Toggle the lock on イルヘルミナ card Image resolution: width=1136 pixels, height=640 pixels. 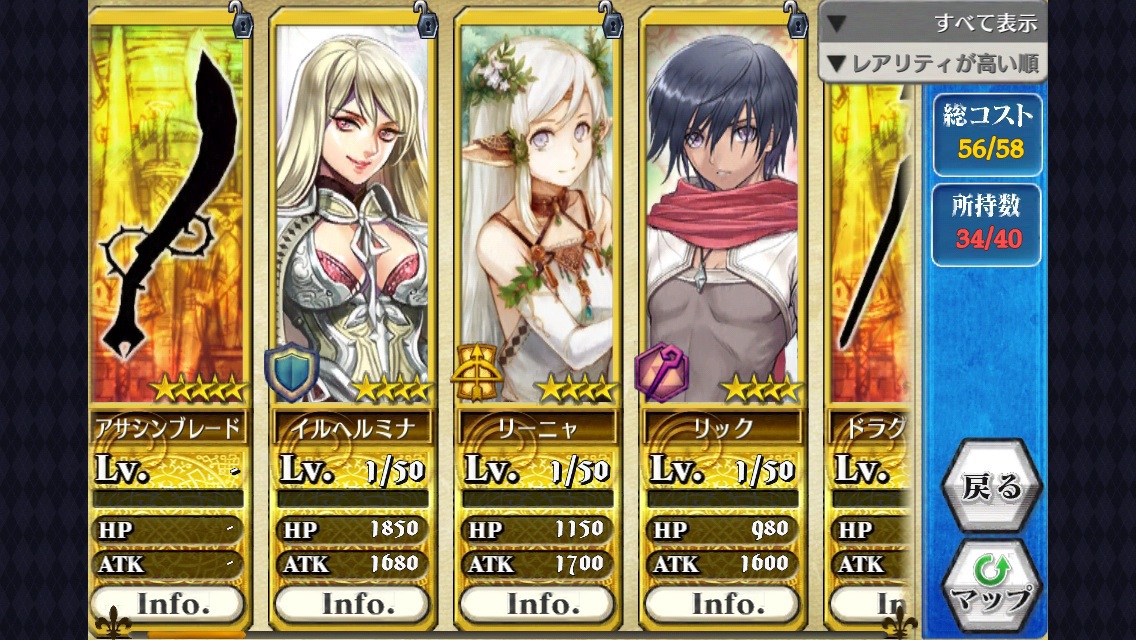426,21
